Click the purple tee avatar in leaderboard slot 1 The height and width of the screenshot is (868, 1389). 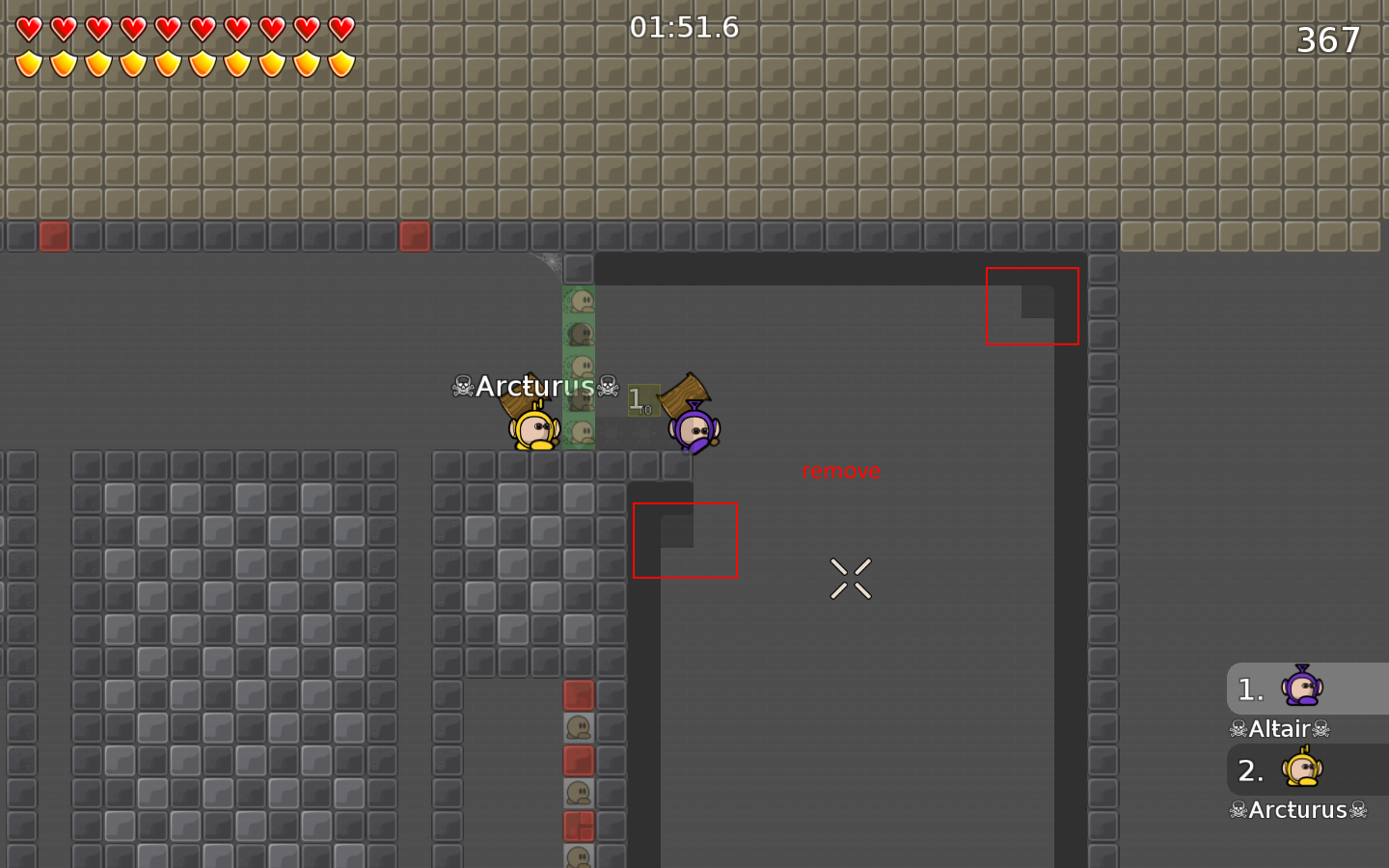[1304, 689]
